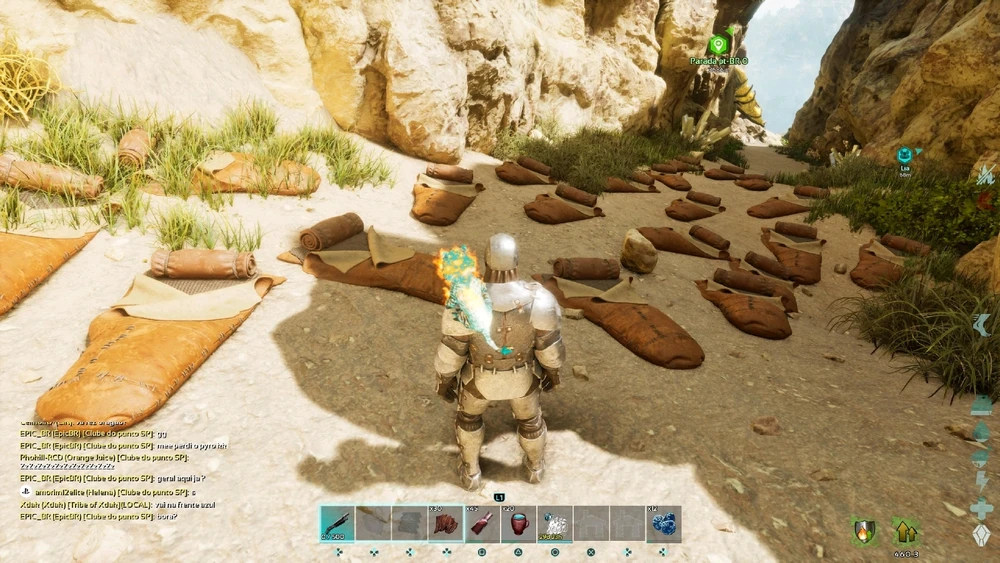Select the blue berries hotbar slot
Viewport: 1000px width, 563px height.
(x=663, y=523)
